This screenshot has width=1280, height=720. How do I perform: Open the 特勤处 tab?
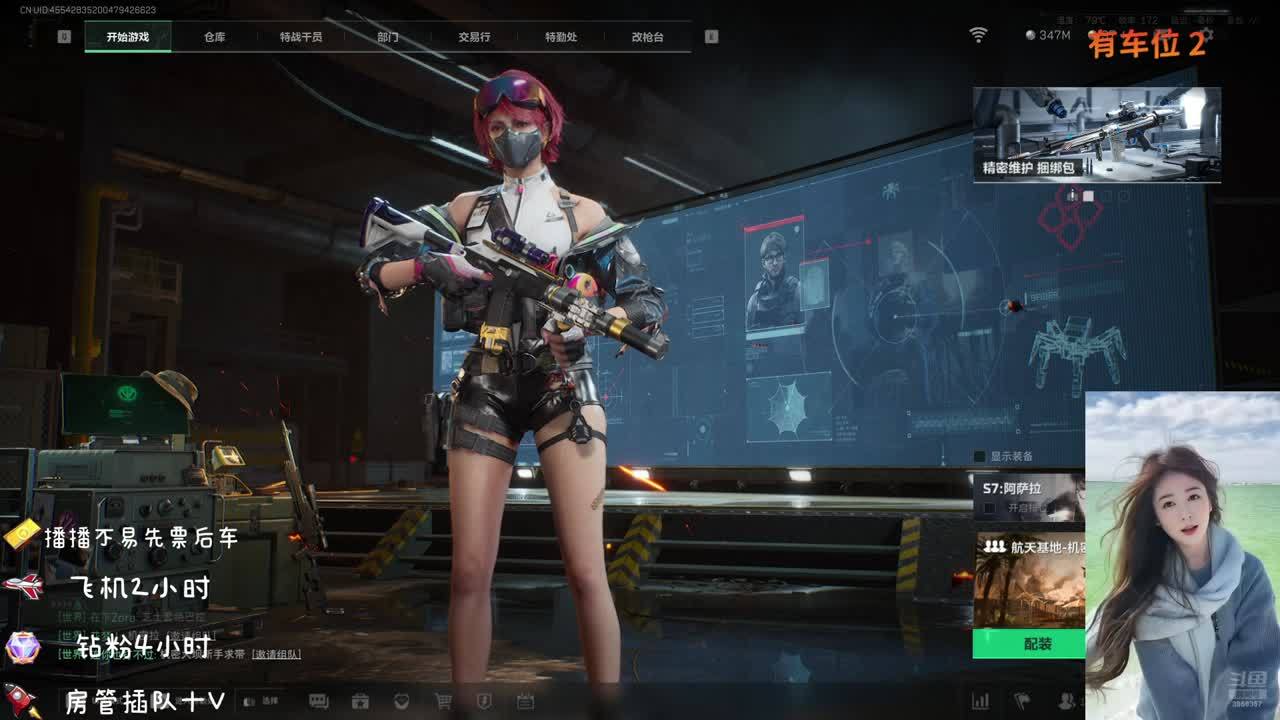tap(561, 37)
